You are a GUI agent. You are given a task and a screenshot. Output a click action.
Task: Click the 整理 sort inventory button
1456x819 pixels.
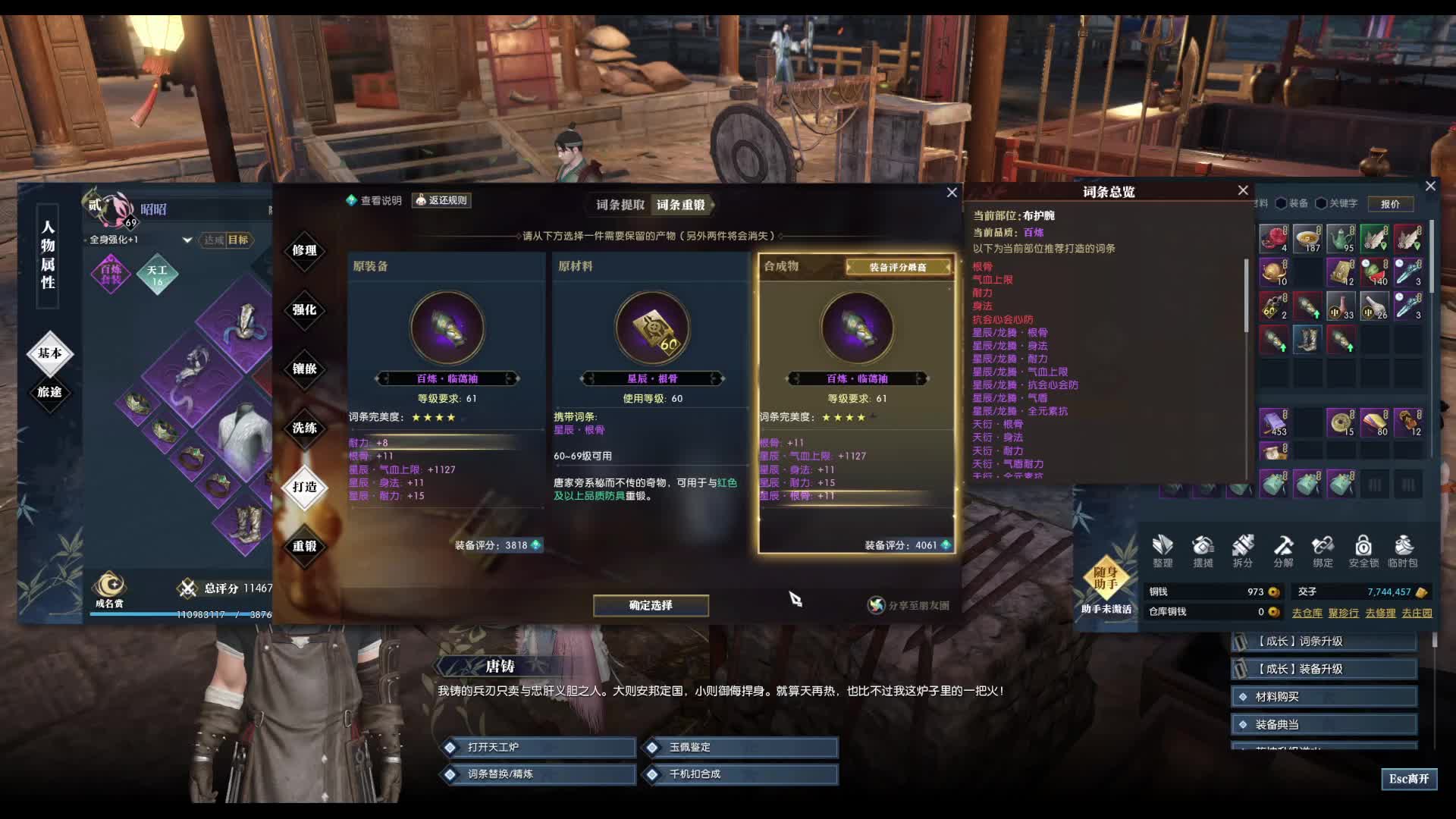(1162, 551)
